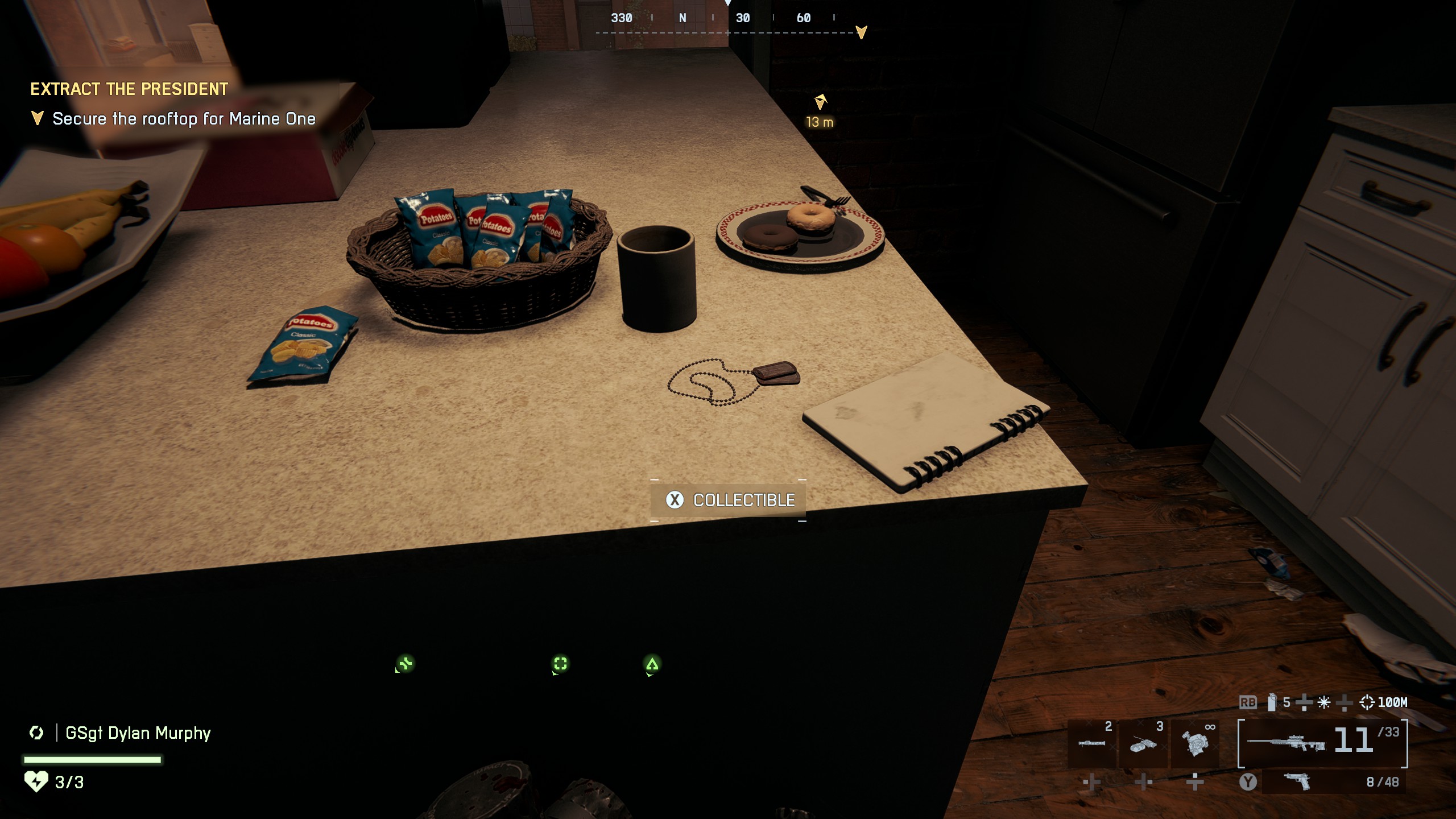Select the 330 bearing label on the compass
Image resolution: width=1456 pixels, height=819 pixels.
[x=621, y=18]
